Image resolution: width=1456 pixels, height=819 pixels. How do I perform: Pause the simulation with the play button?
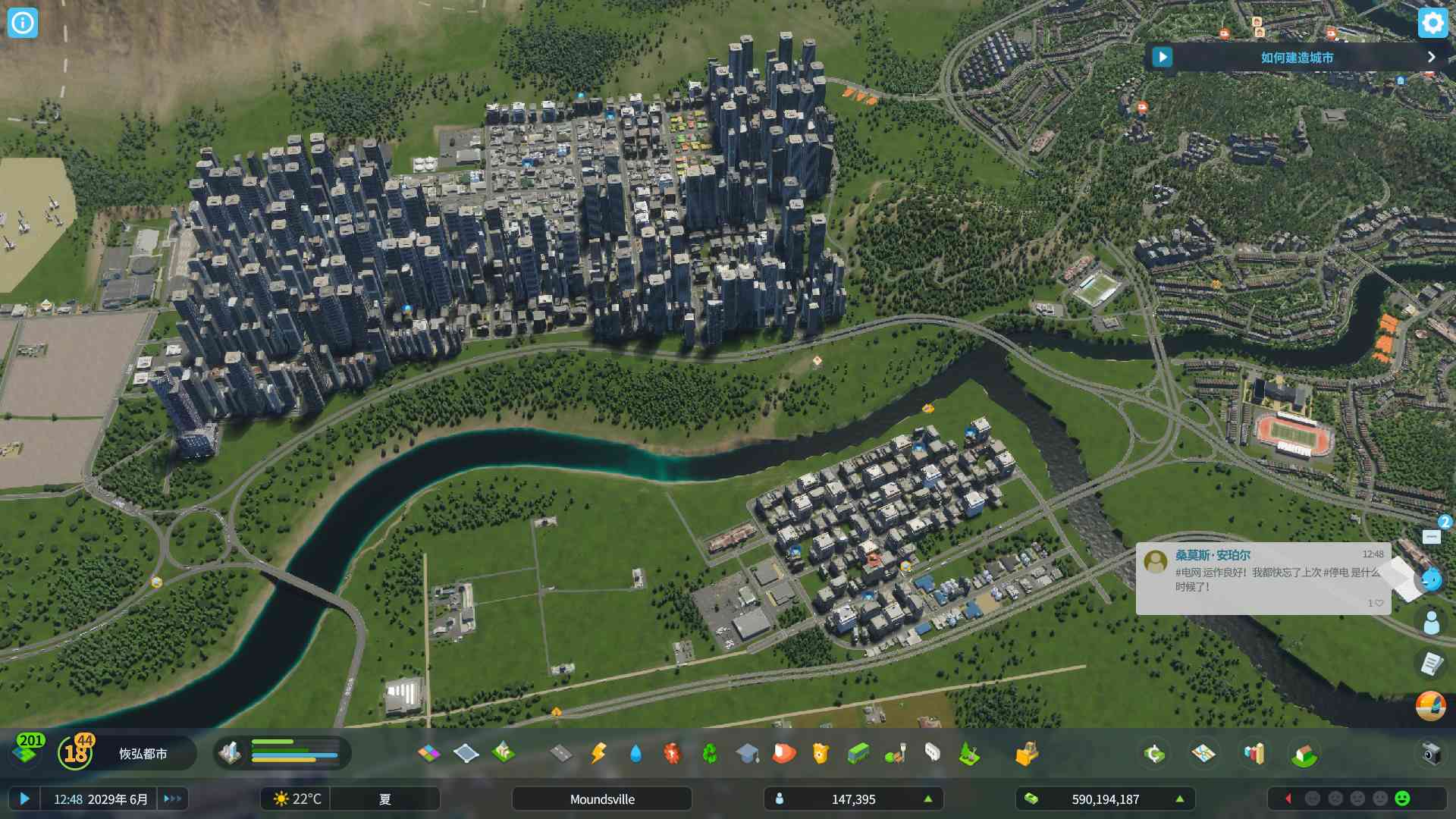pos(25,799)
